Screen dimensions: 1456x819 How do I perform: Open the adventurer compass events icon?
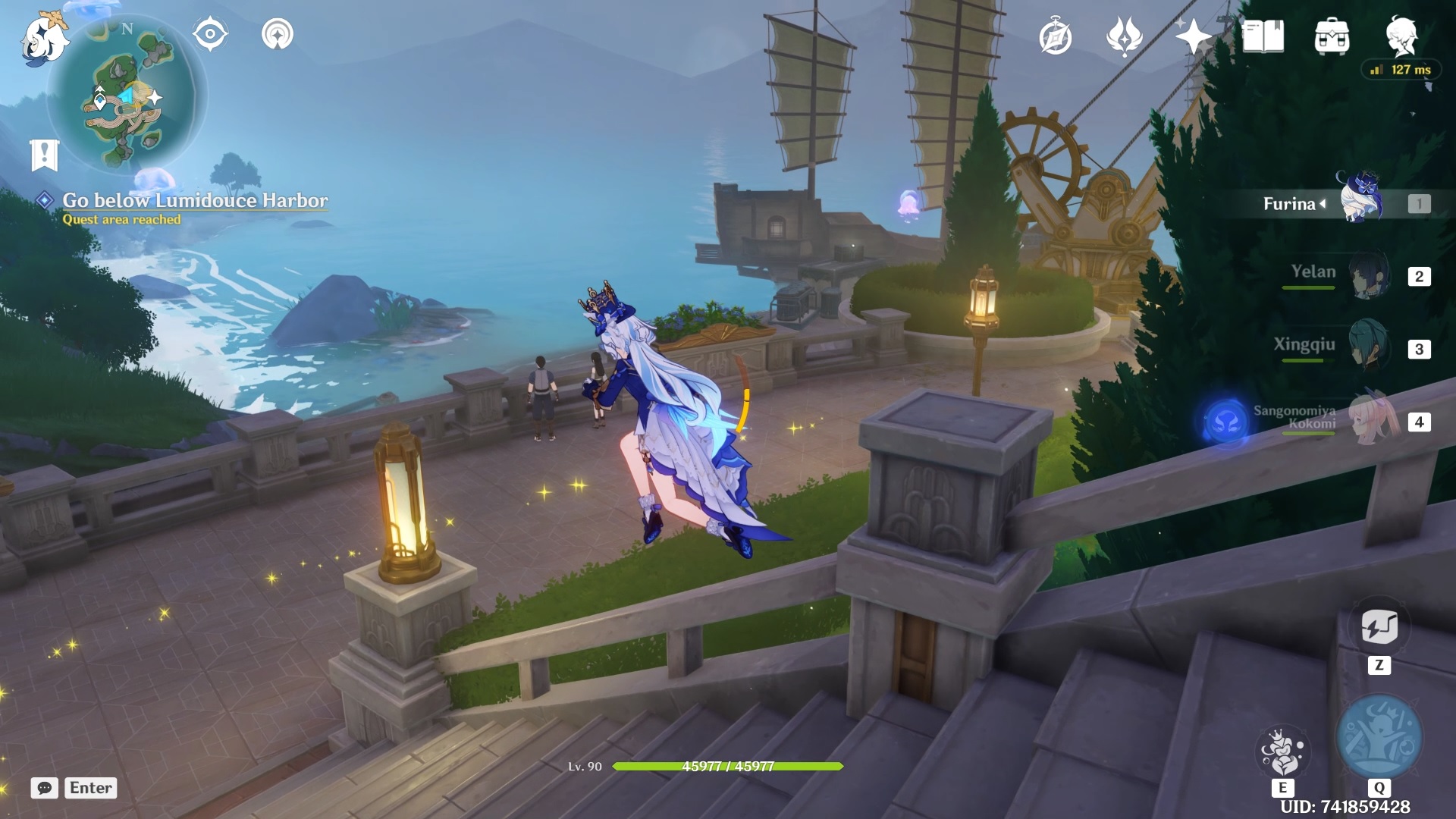click(x=1055, y=37)
